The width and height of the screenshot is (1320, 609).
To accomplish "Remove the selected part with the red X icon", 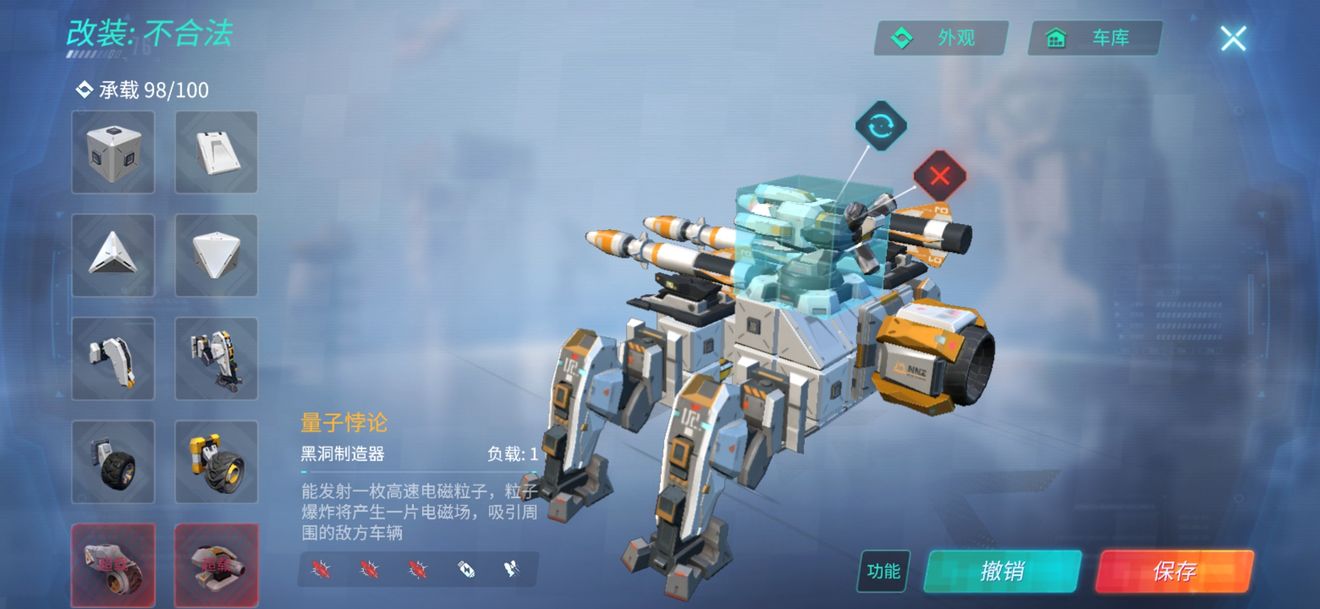I will pyautogui.click(x=939, y=178).
